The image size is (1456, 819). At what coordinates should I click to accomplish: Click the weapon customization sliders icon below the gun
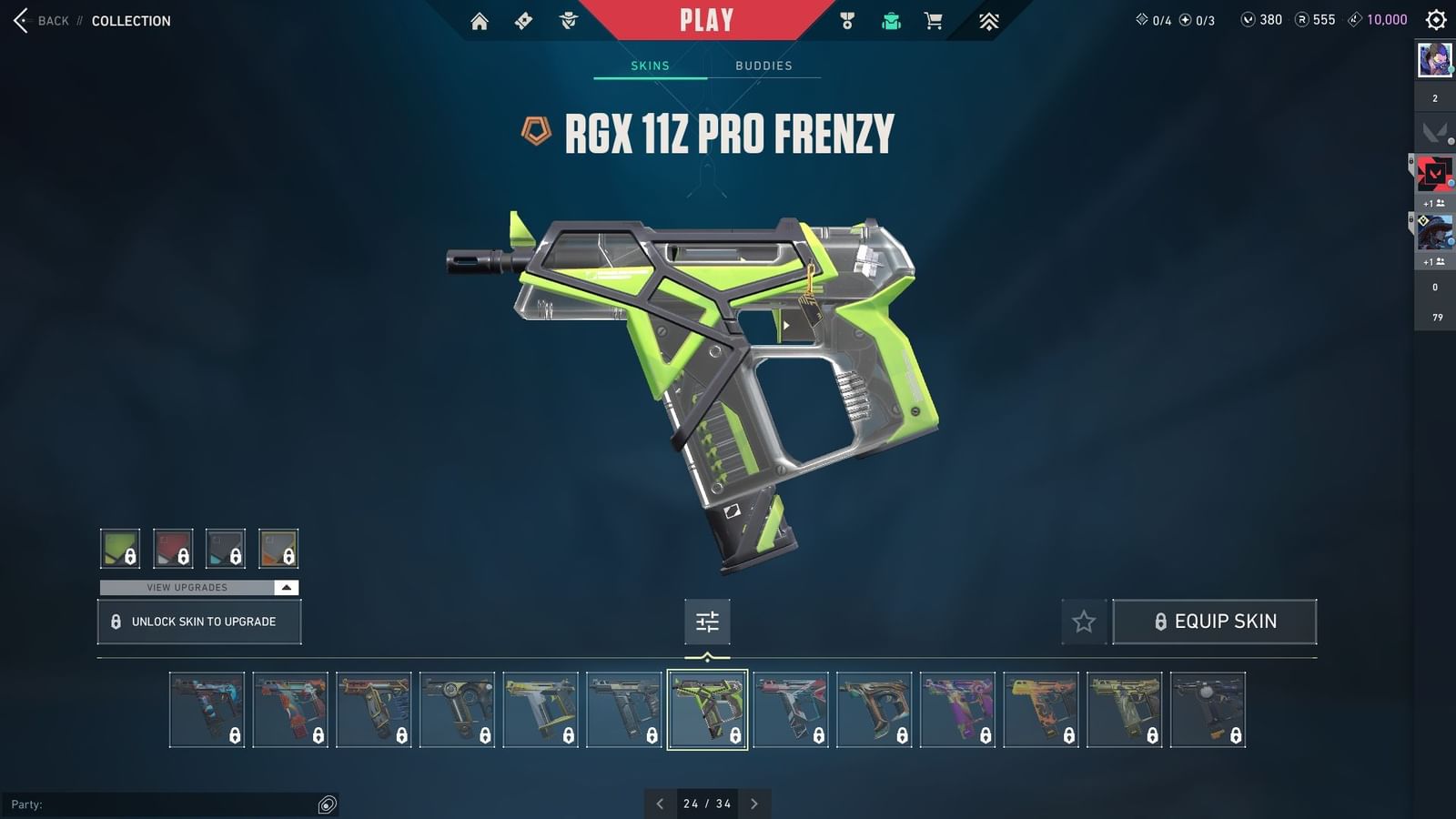pos(707,622)
